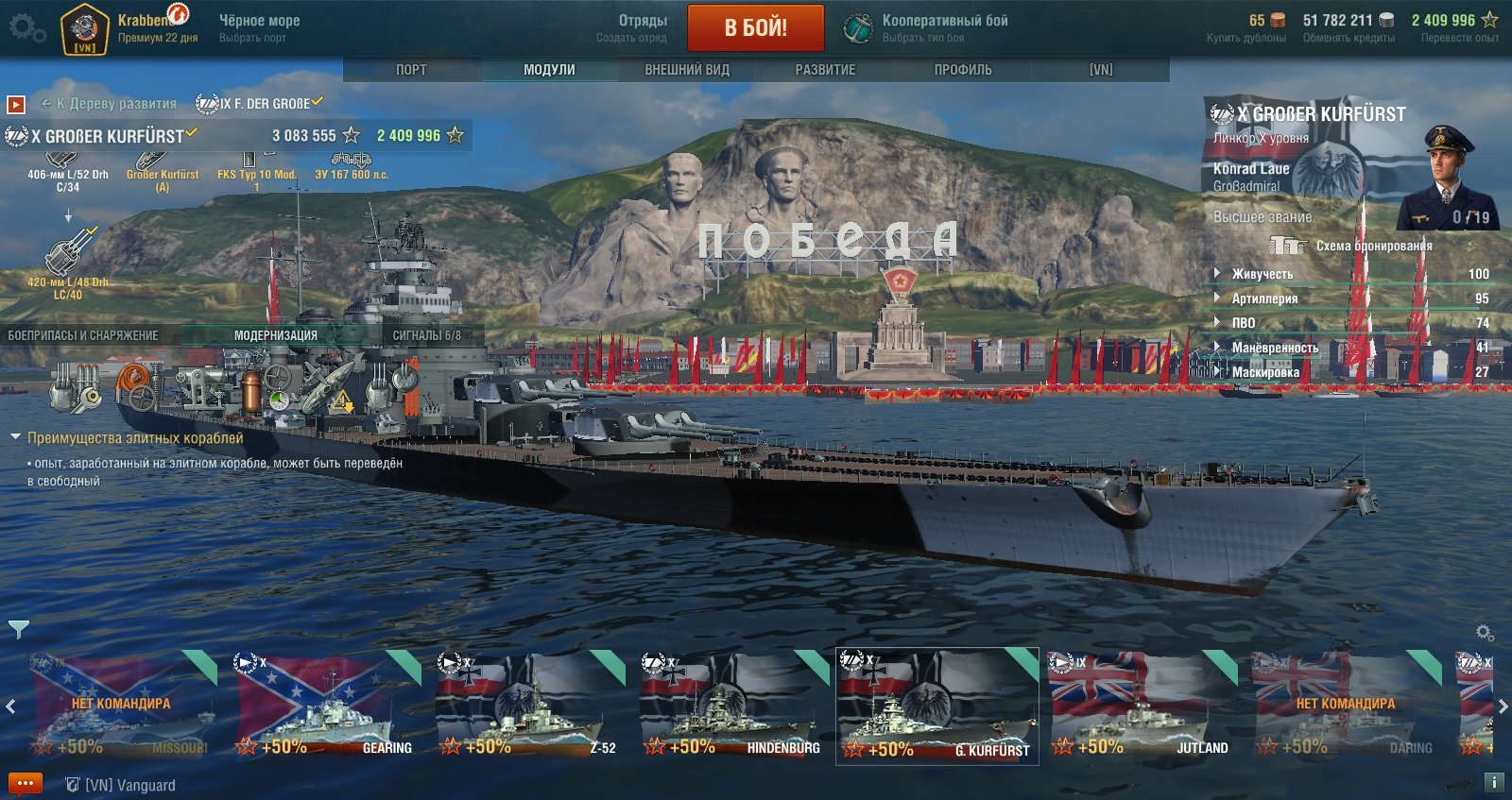Switch to БОЕПРИПАСЫ И СНАРЯЖЕНИЕ tab

83,335
